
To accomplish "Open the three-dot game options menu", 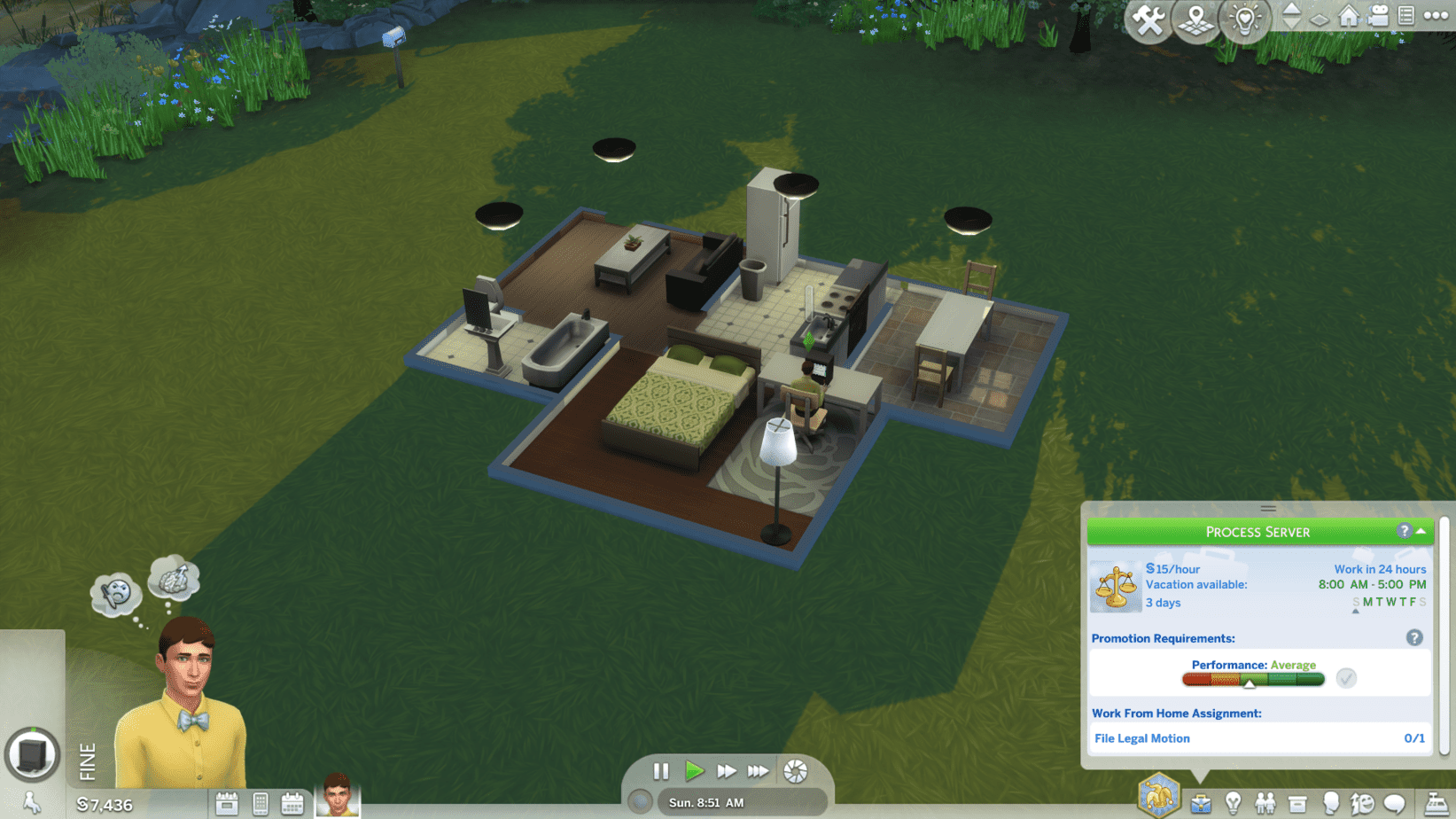I will (1436, 16).
